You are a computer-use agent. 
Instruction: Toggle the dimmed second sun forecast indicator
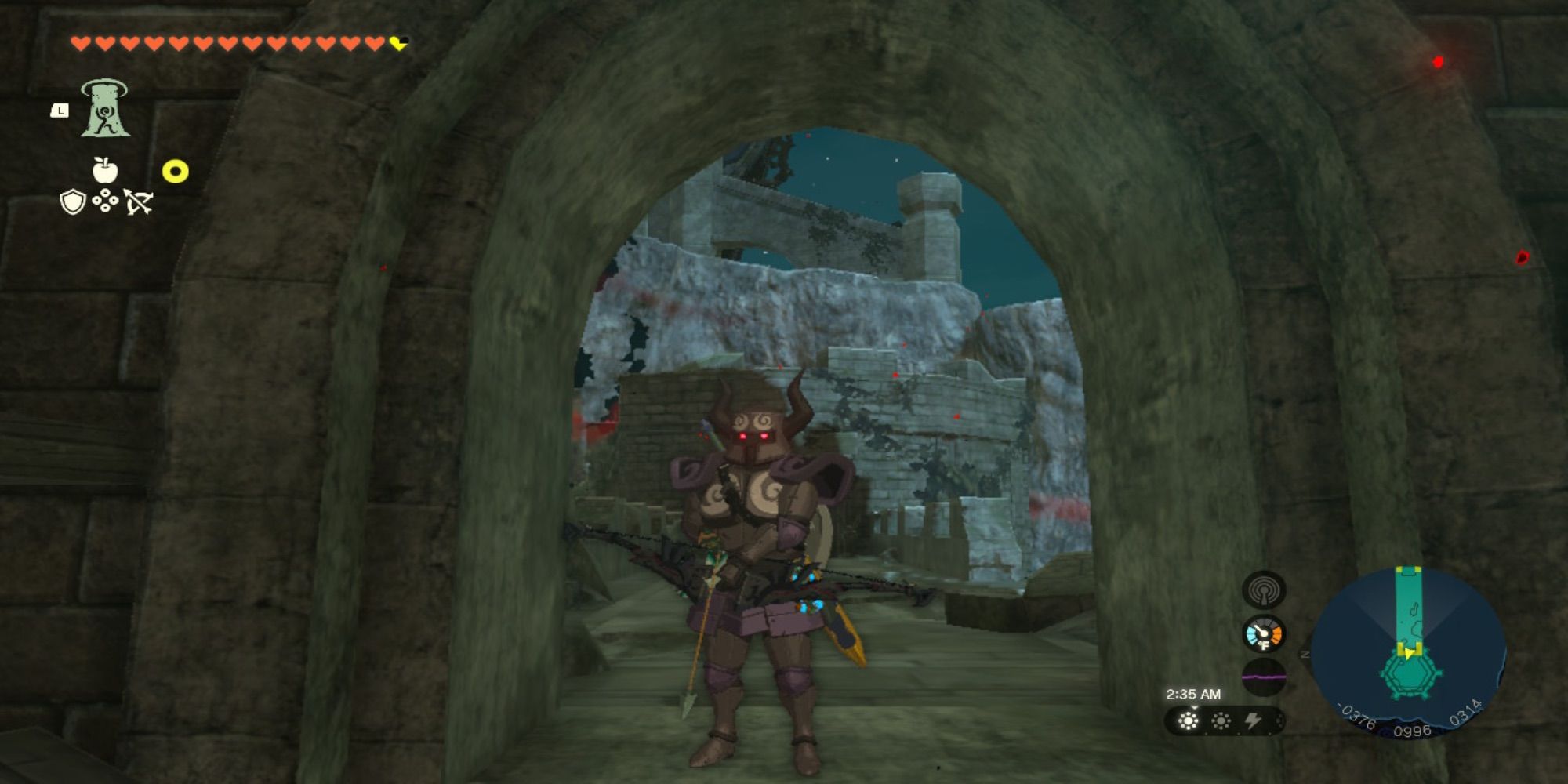[1221, 721]
